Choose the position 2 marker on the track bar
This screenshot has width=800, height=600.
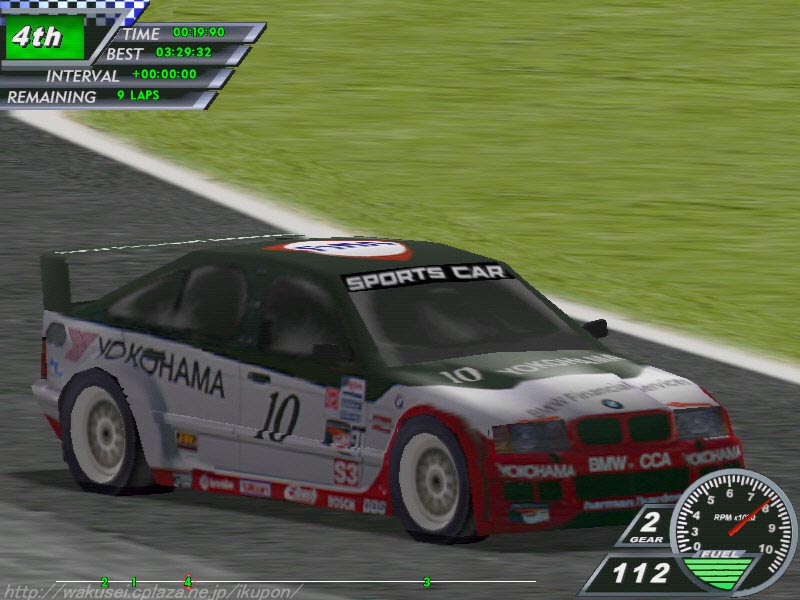(104, 581)
